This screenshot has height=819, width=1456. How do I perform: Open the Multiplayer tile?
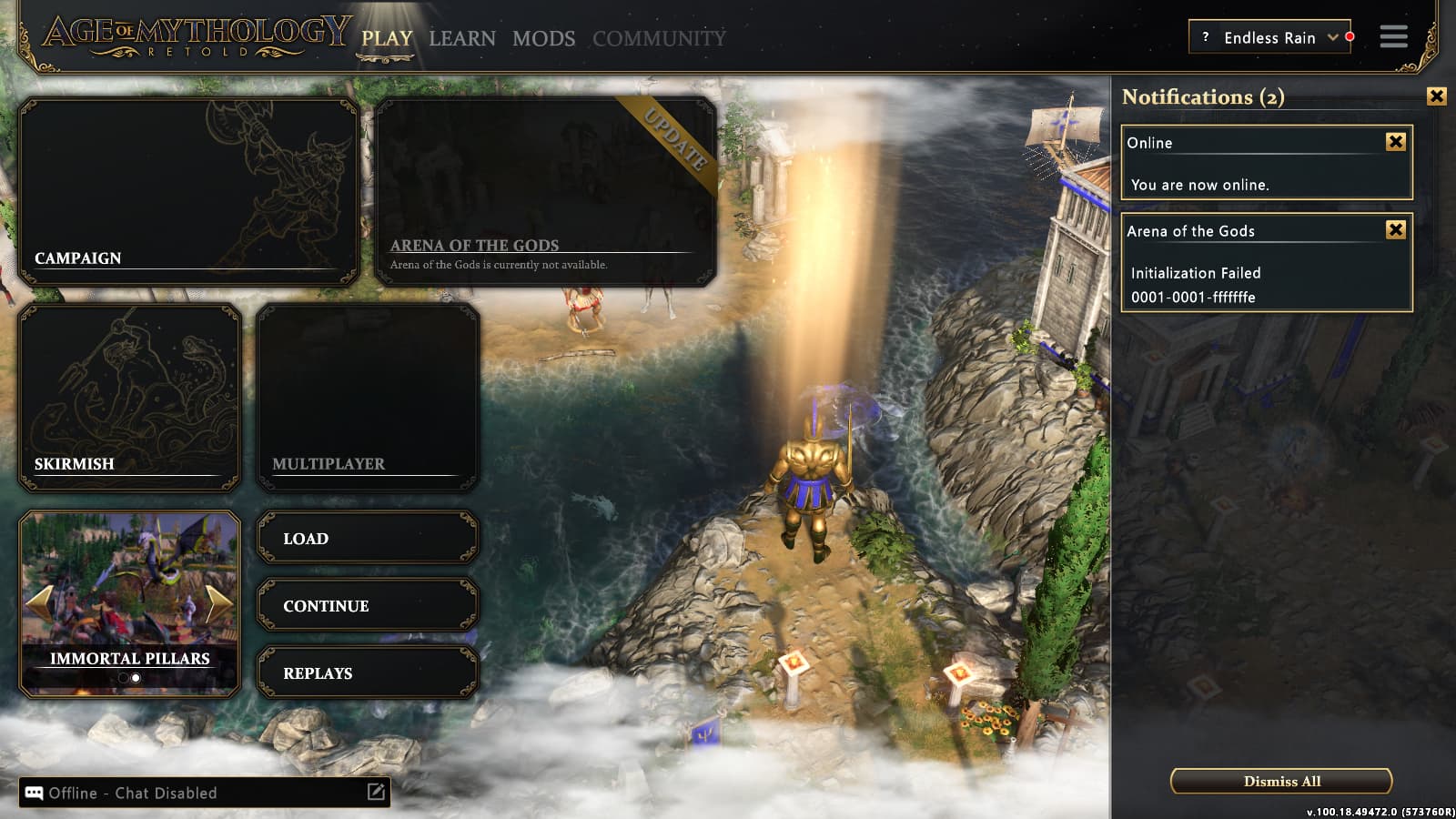(x=368, y=398)
